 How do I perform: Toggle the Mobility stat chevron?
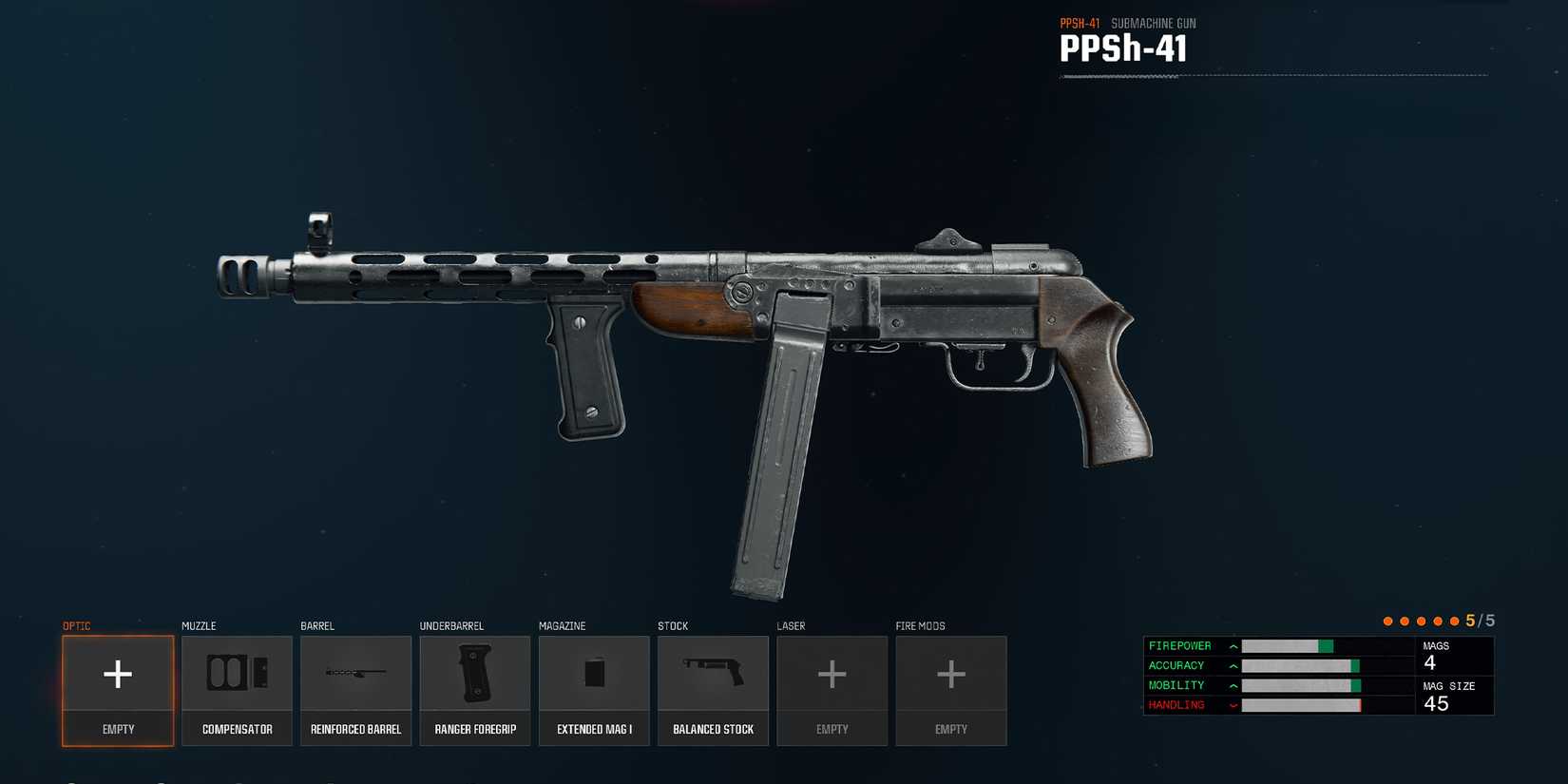[x=1233, y=685]
